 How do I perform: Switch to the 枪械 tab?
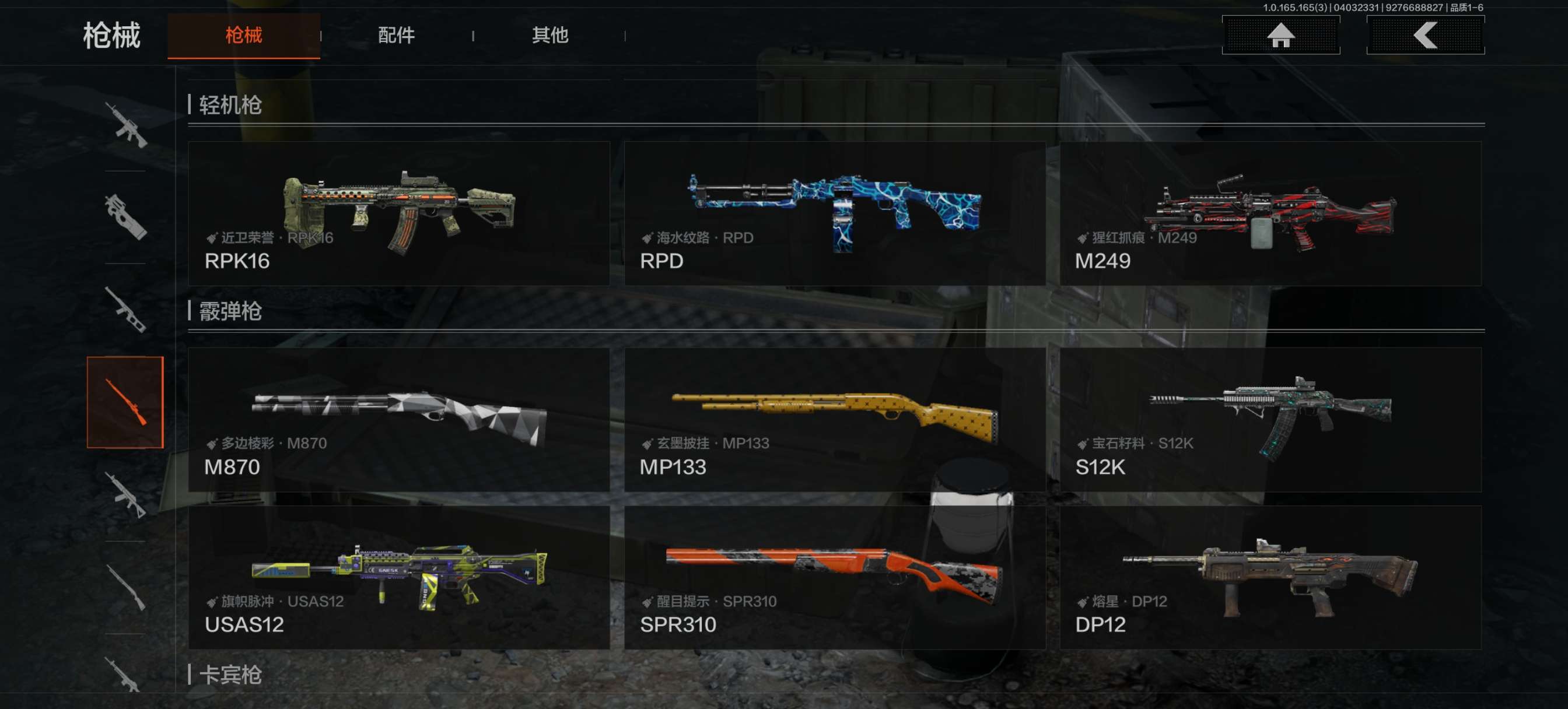pyautogui.click(x=243, y=36)
